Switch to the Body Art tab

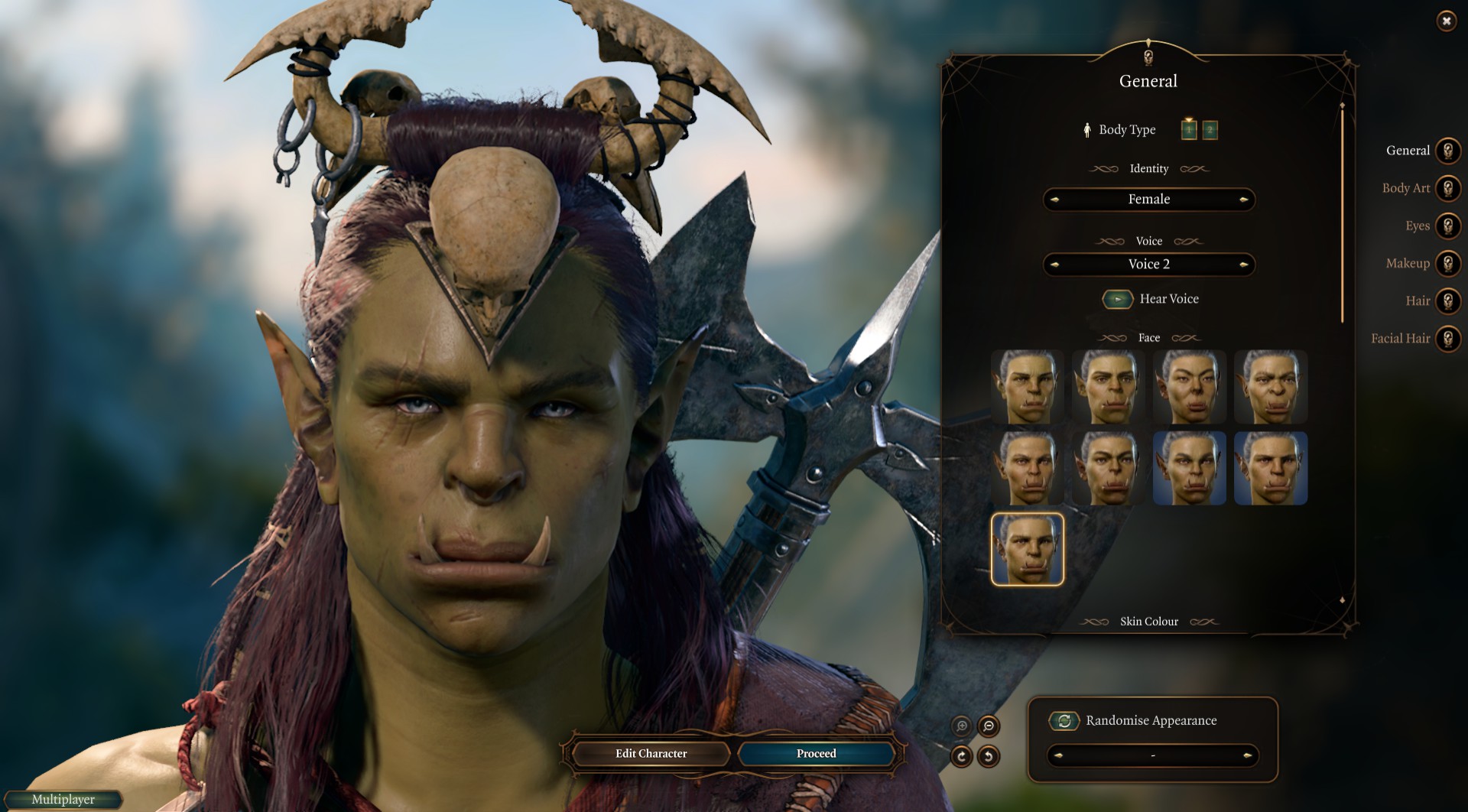click(x=1447, y=188)
